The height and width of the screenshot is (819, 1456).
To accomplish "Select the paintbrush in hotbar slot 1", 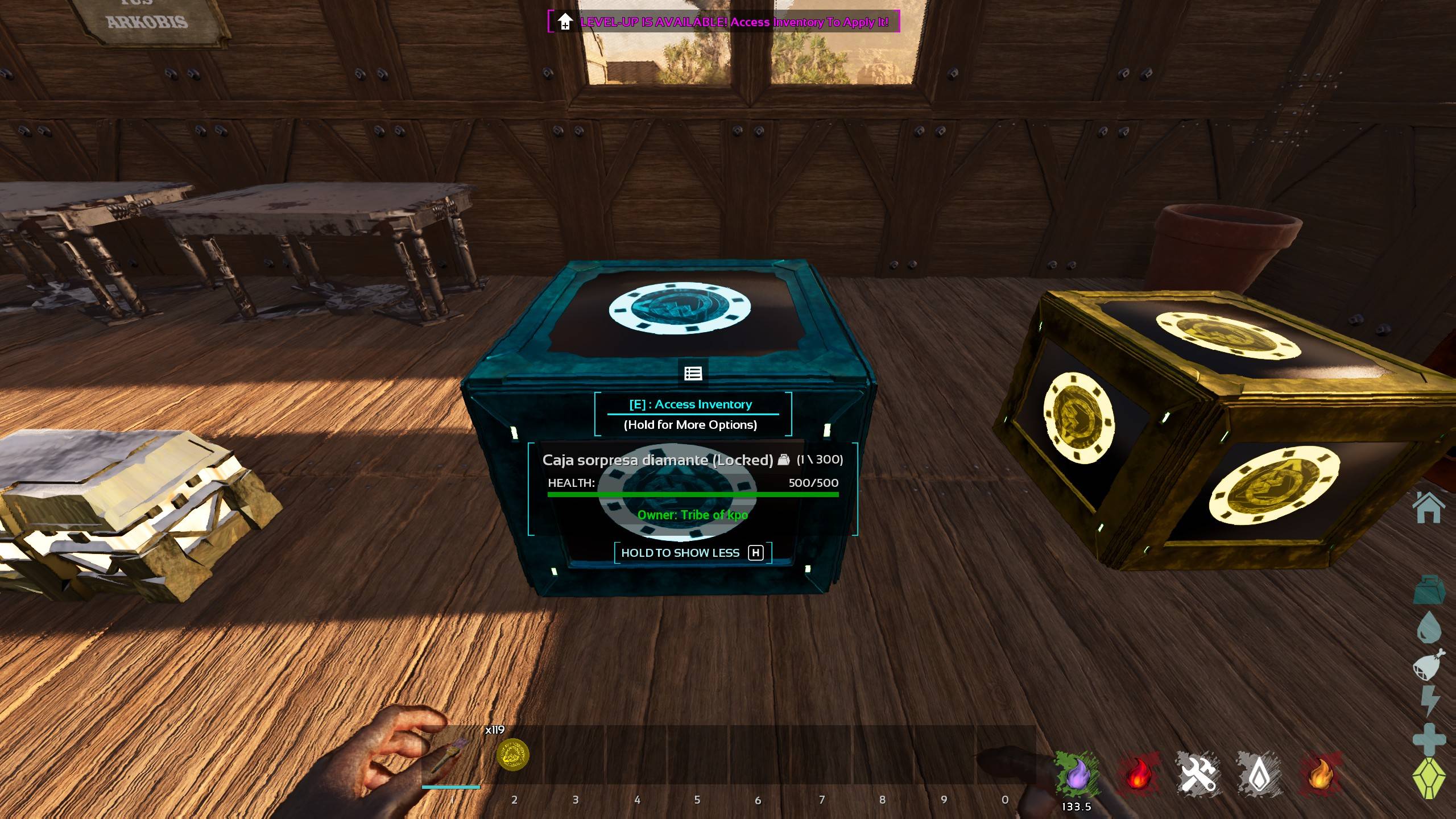I will 451,755.
